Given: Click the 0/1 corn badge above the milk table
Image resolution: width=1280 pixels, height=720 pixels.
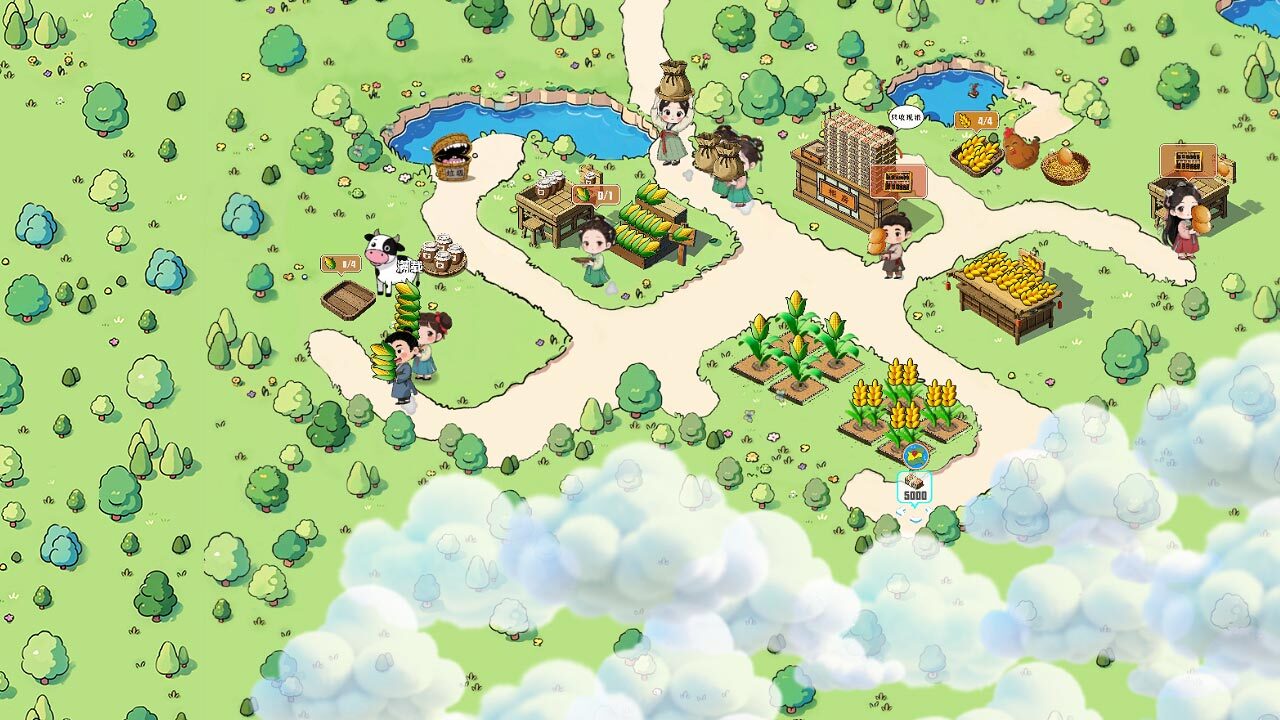Looking at the screenshot, I should click(x=598, y=196).
